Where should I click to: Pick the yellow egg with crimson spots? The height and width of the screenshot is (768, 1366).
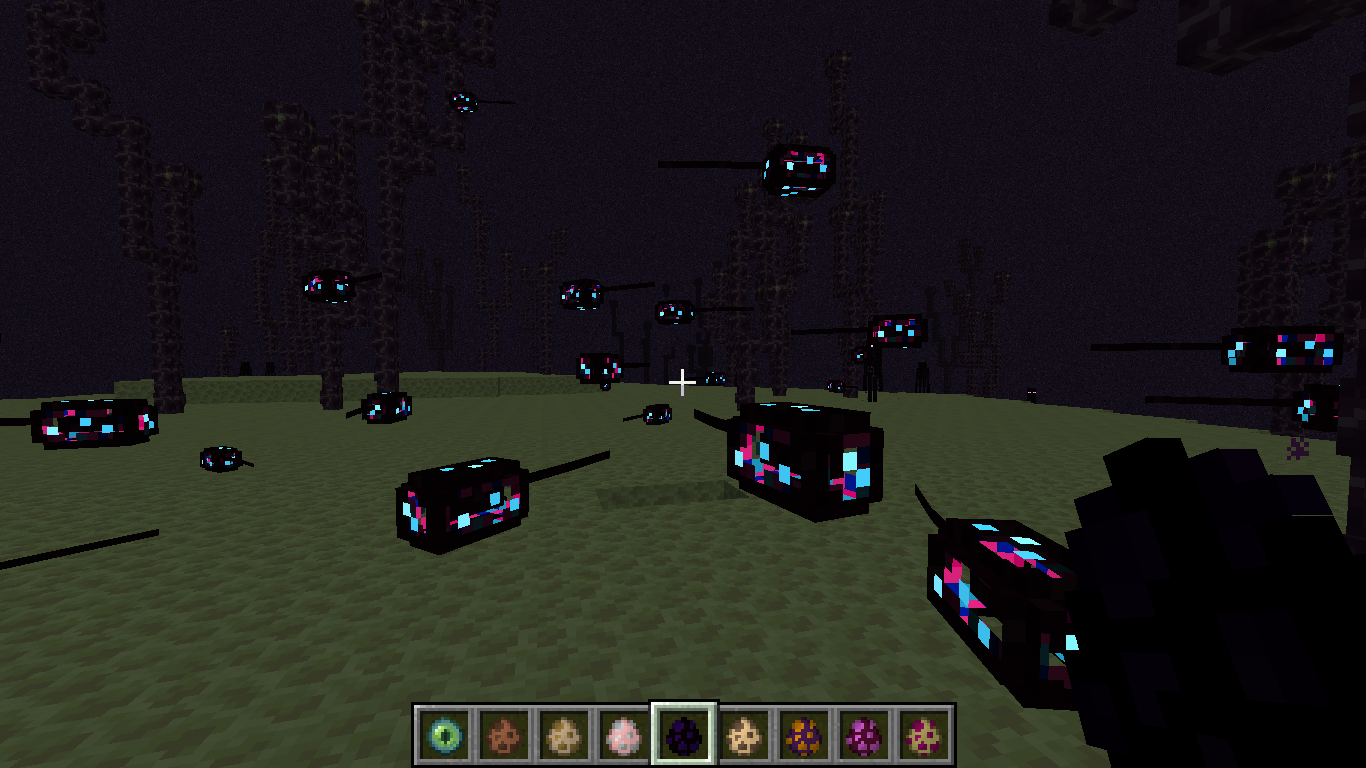(924, 735)
